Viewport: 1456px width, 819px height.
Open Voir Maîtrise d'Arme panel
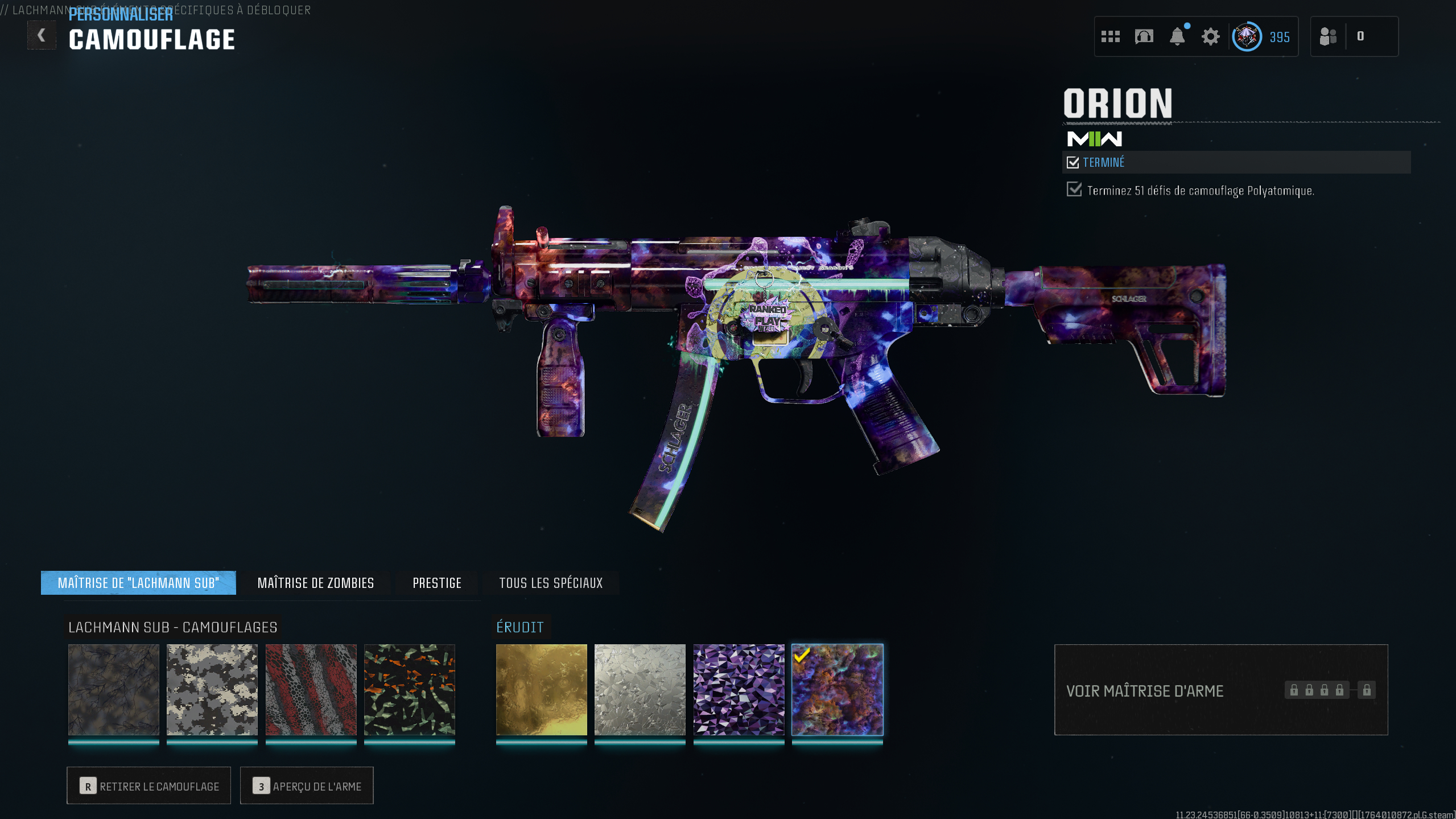tap(1220, 690)
